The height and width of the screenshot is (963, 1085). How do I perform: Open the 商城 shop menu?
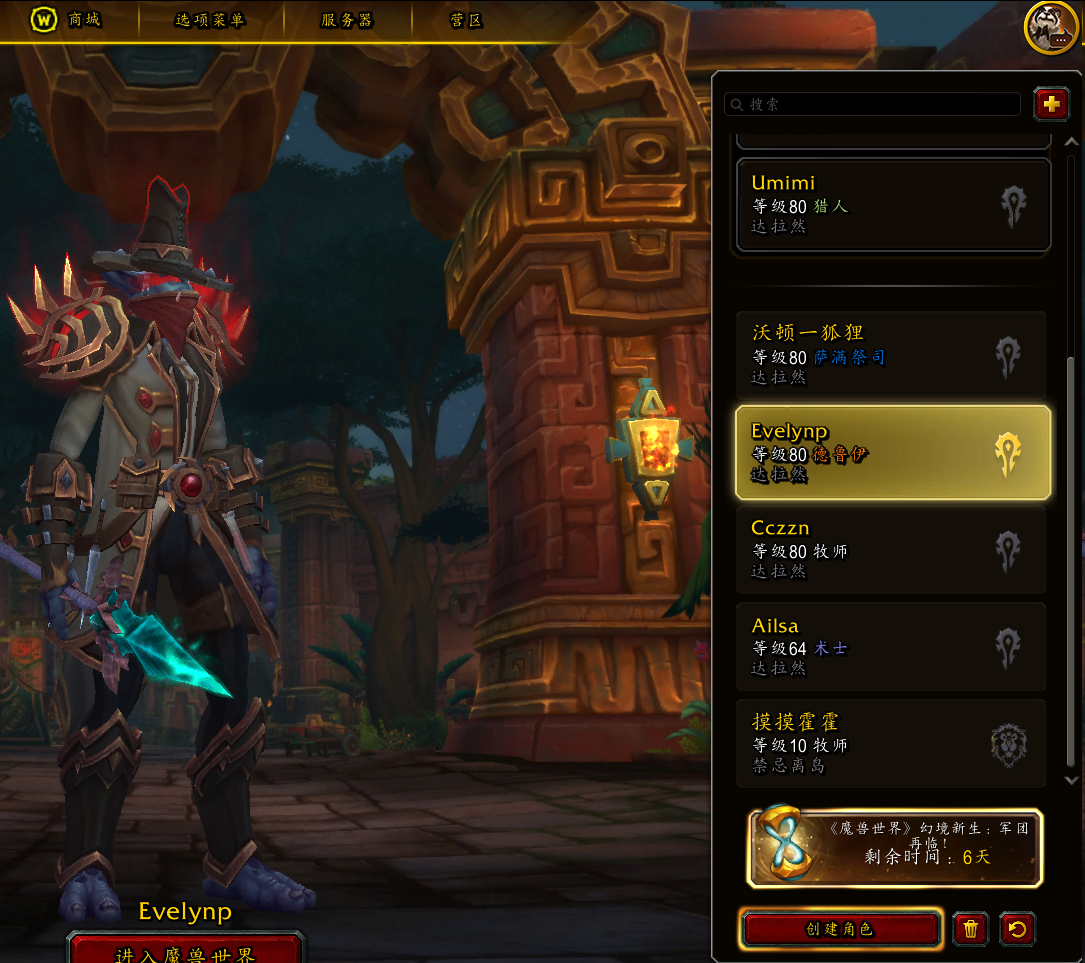click(x=70, y=19)
